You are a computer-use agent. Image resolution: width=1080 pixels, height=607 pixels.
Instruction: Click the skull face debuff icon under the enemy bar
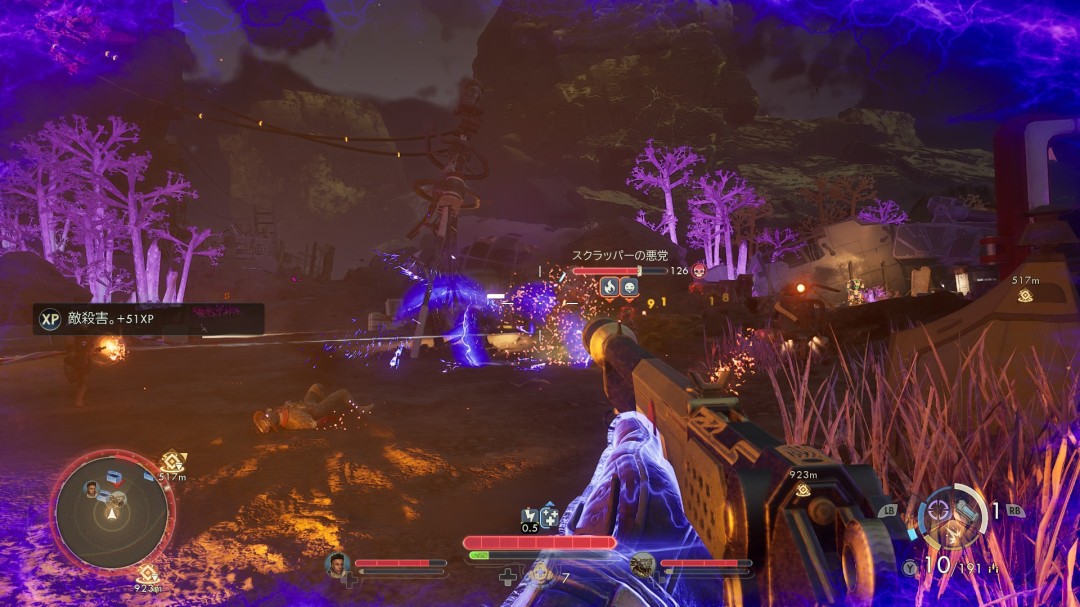click(629, 287)
